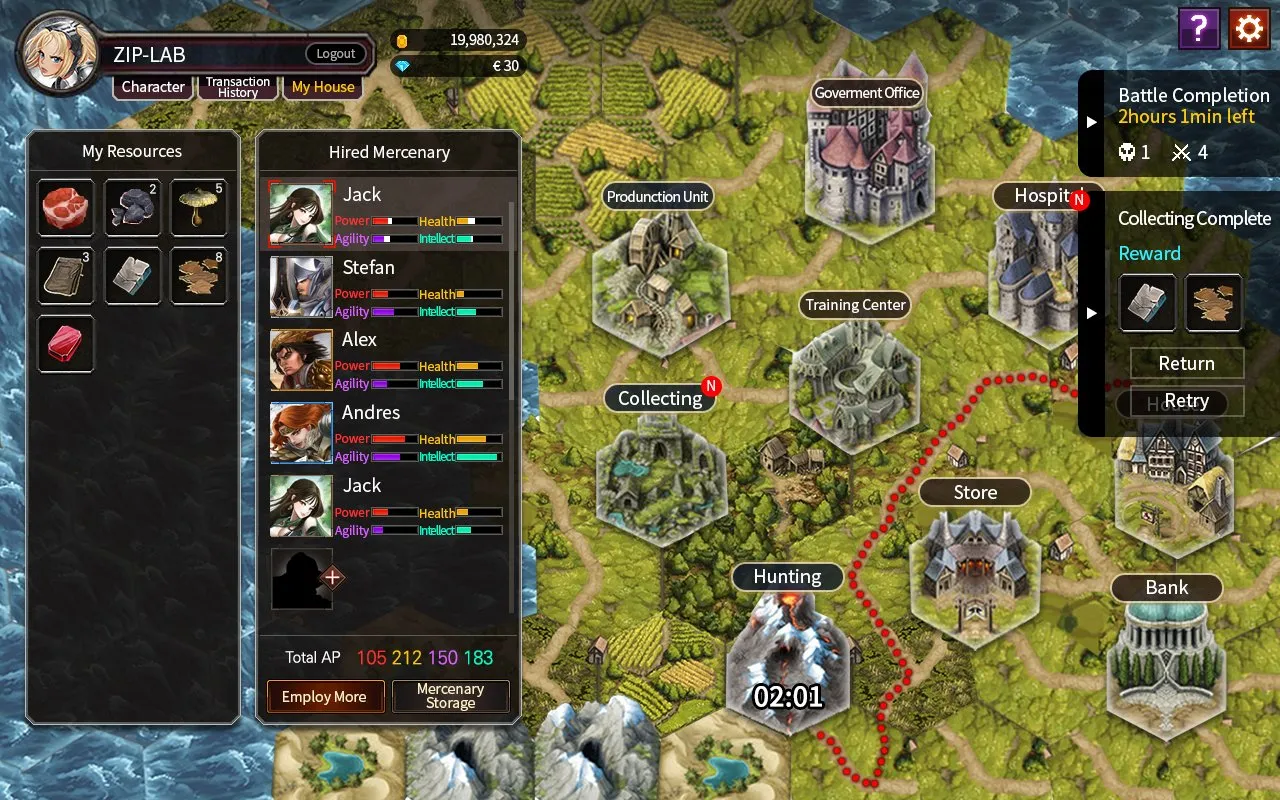Switch to Transaction History tab

[238, 87]
